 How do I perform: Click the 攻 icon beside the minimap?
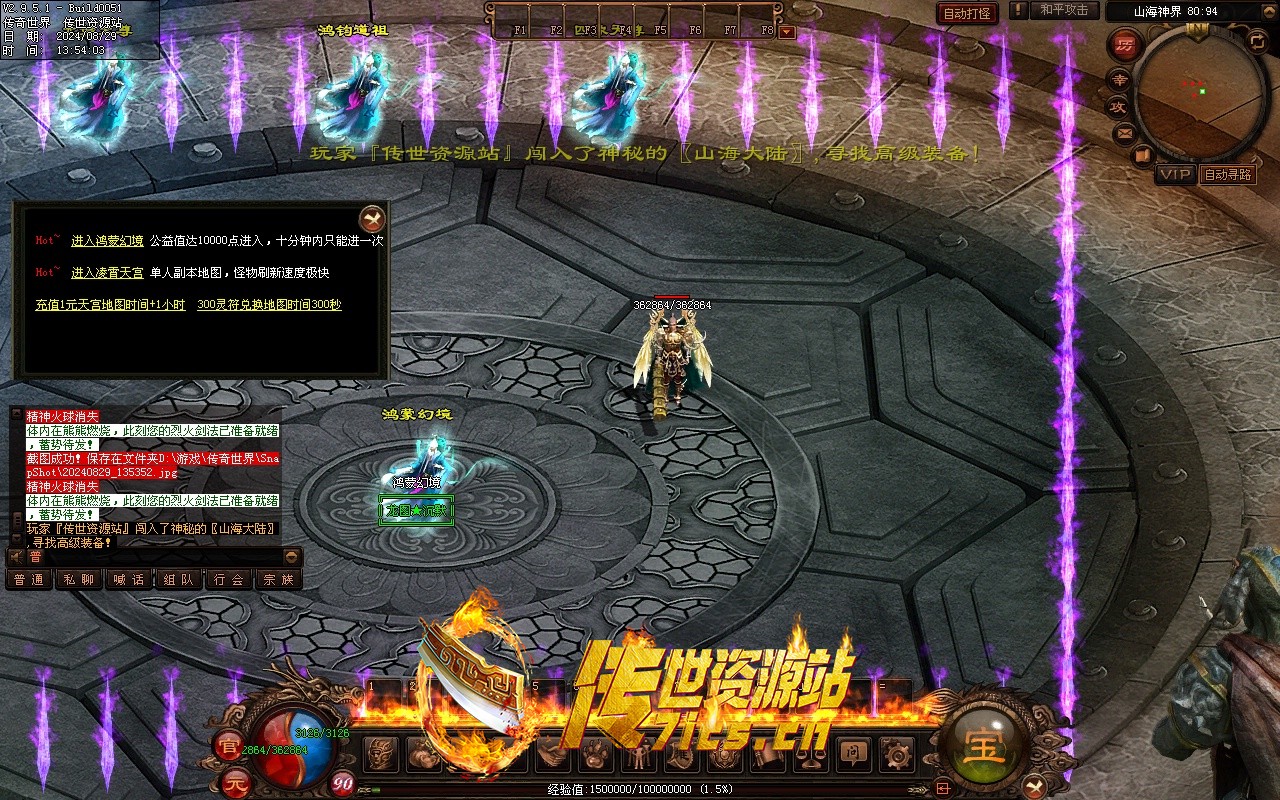pos(1117,105)
